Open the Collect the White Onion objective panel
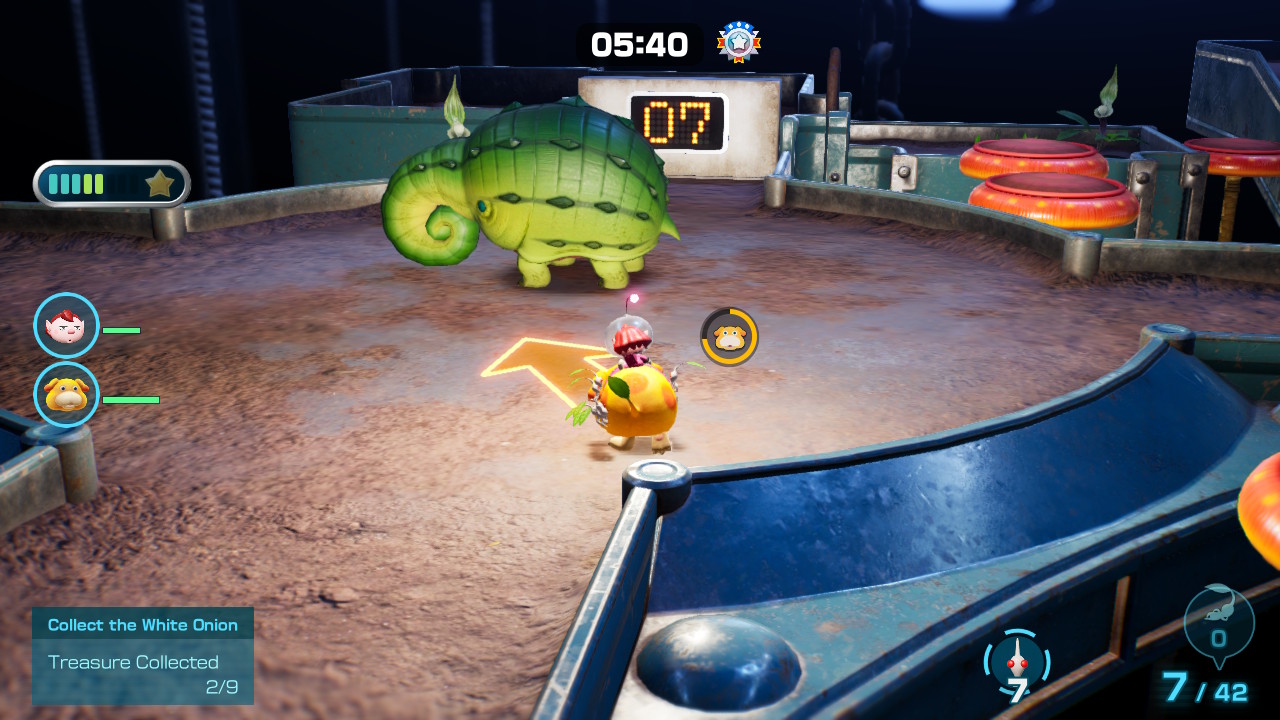Image resolution: width=1280 pixels, height=720 pixels. (x=143, y=625)
